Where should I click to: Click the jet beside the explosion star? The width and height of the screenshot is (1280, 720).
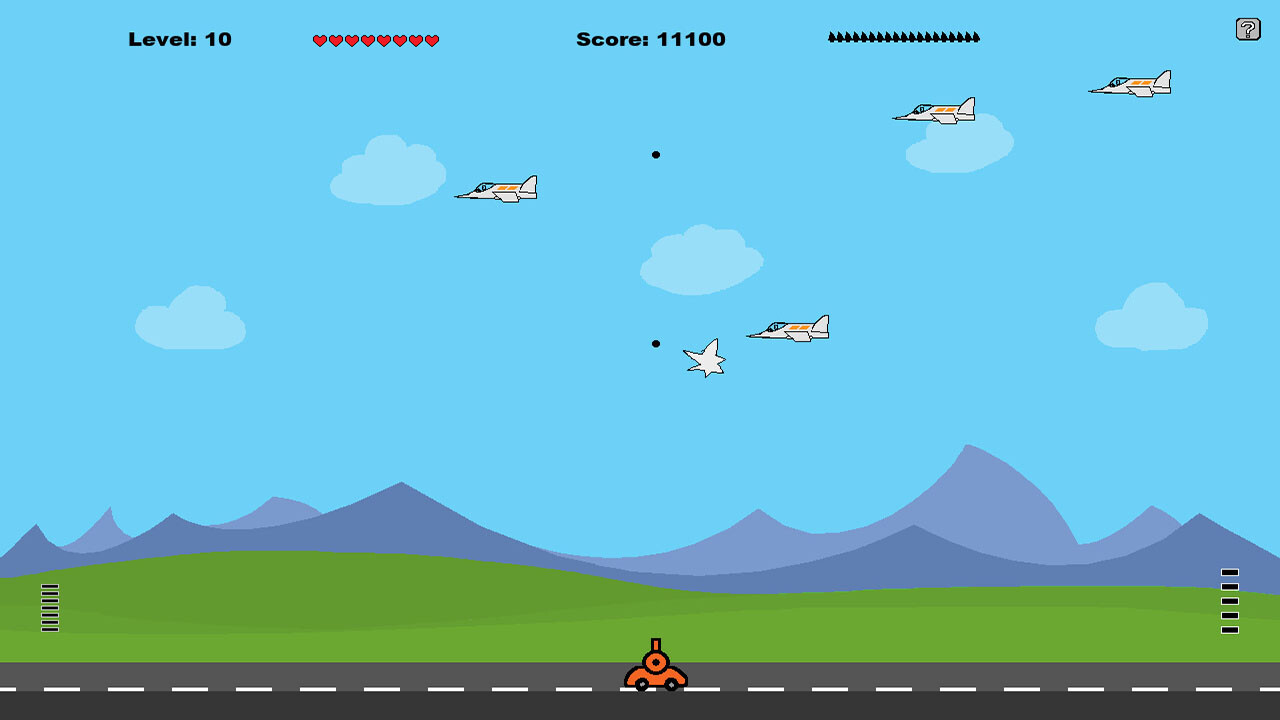click(x=790, y=327)
